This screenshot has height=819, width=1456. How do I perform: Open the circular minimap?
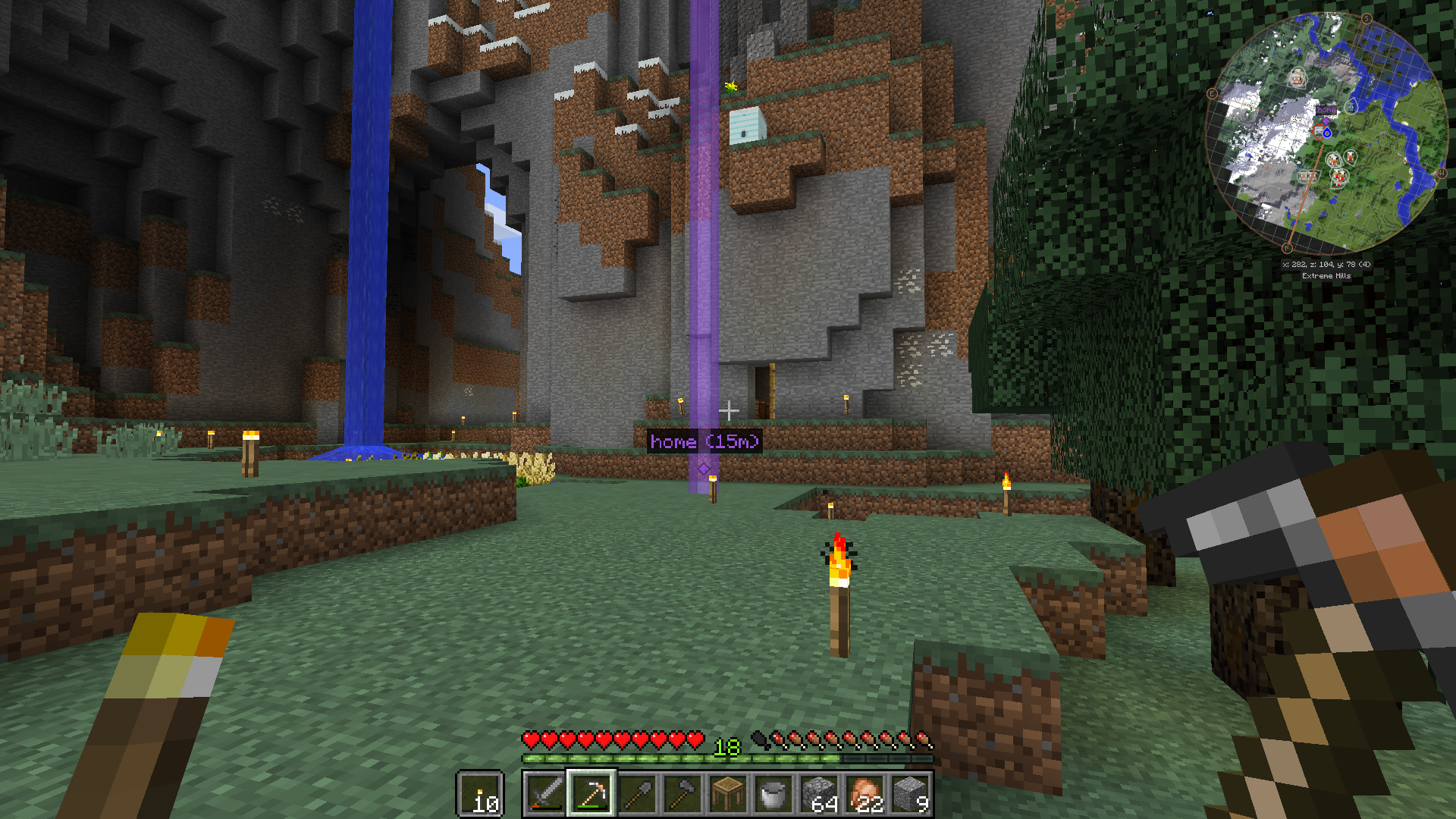tap(1326, 133)
